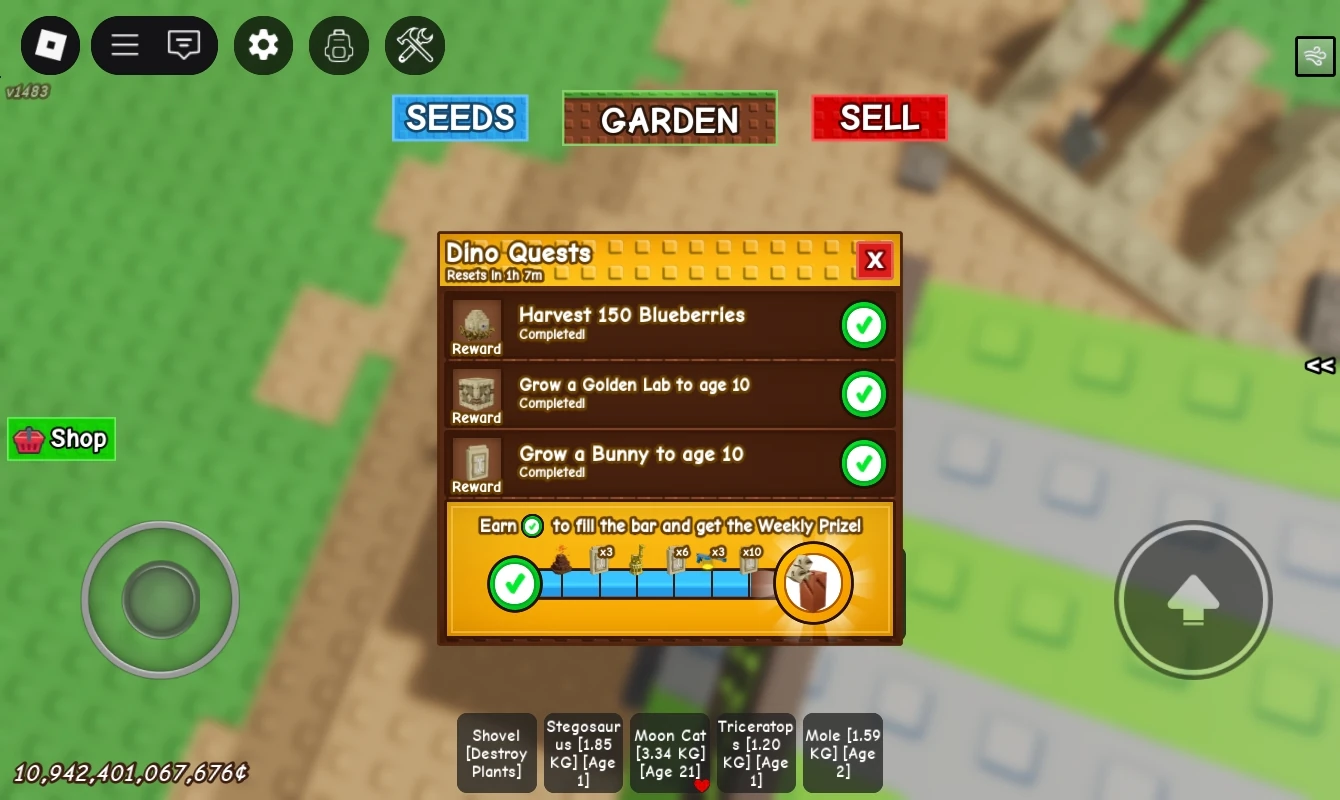Select the Moon Cat hotbar slot
Image resolution: width=1340 pixels, height=800 pixels.
[x=669, y=753]
